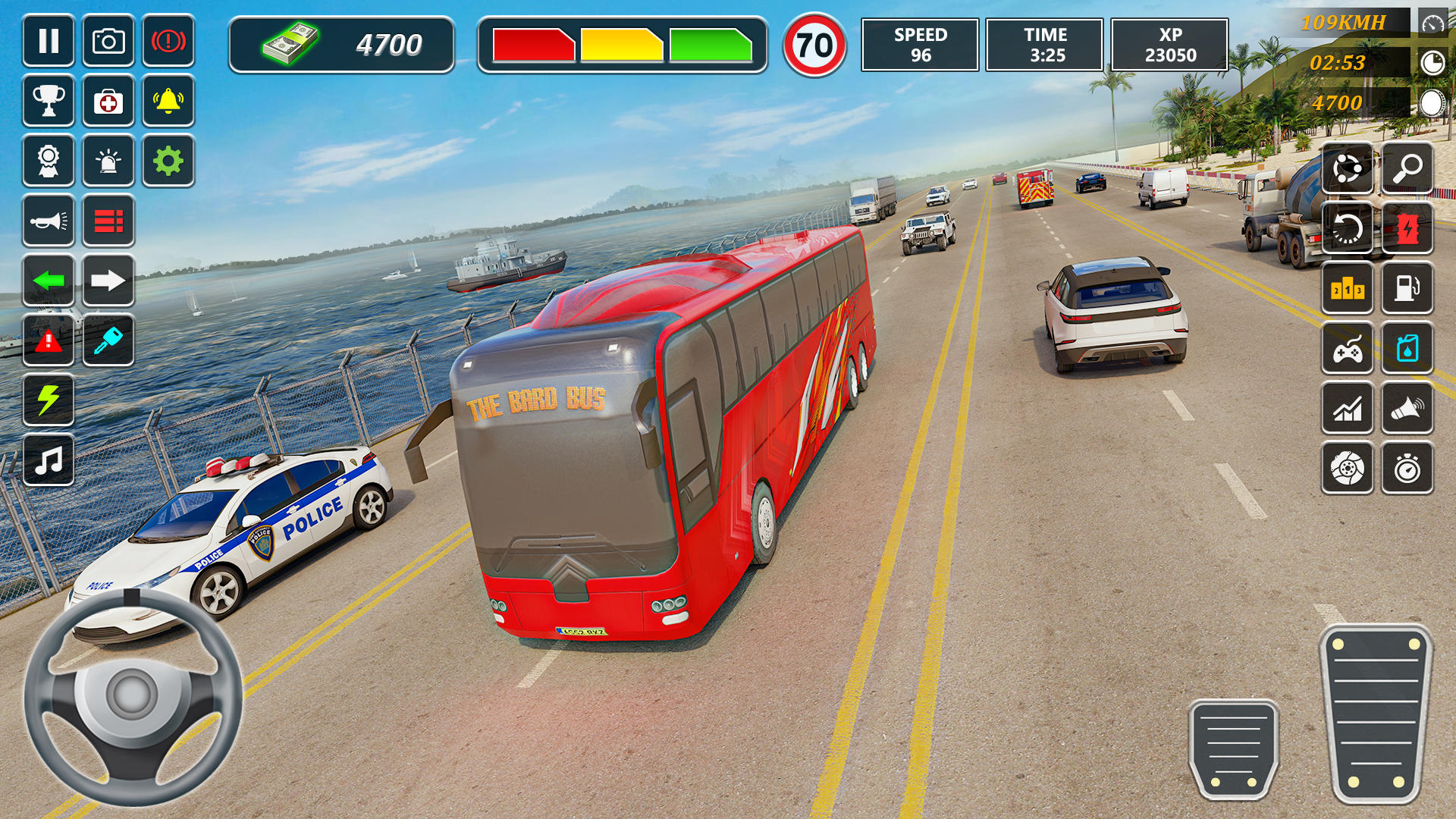Screen dimensions: 1456x819
Task: Click the green fuel bar segment
Action: click(x=711, y=45)
